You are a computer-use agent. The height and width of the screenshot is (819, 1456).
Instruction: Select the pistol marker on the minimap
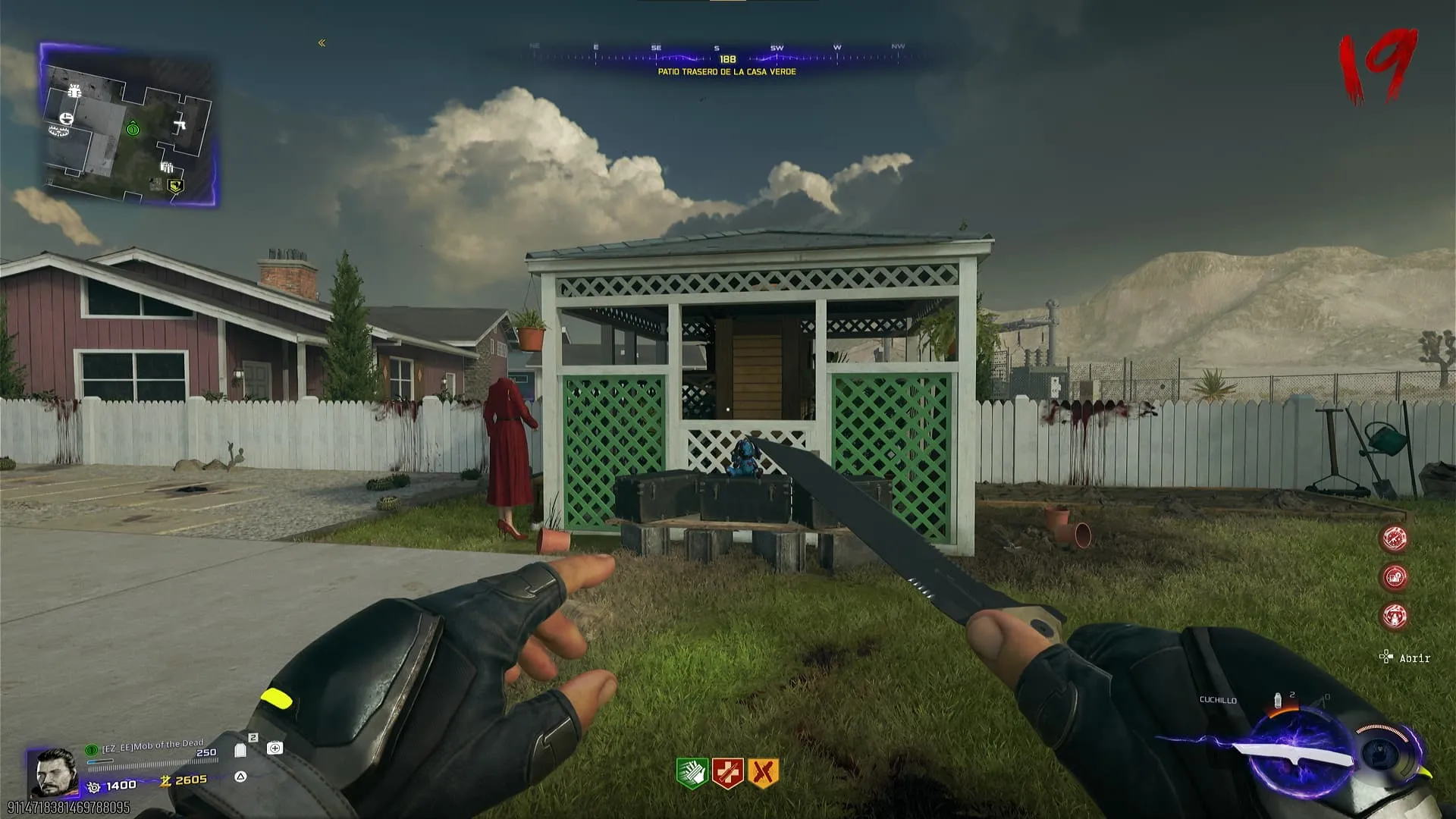(x=180, y=124)
